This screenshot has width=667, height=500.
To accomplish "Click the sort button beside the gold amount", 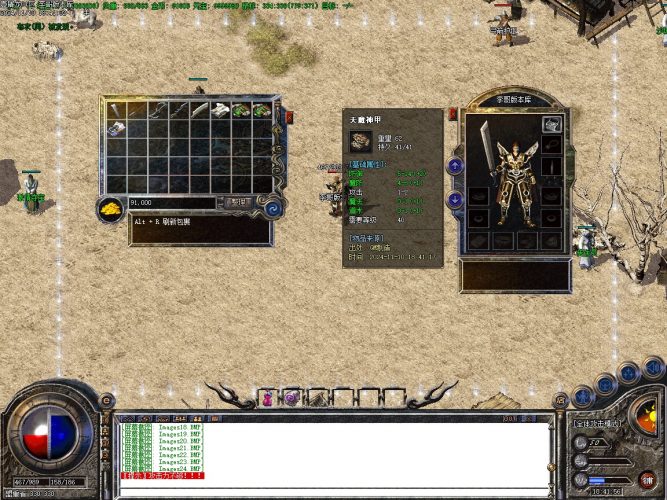I will click(238, 202).
